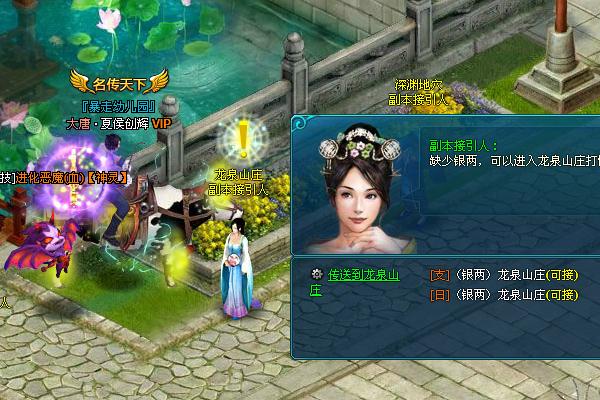Choose the 传送到龙泉山庄 teleport option
600x400 pixels.
coord(363,275)
